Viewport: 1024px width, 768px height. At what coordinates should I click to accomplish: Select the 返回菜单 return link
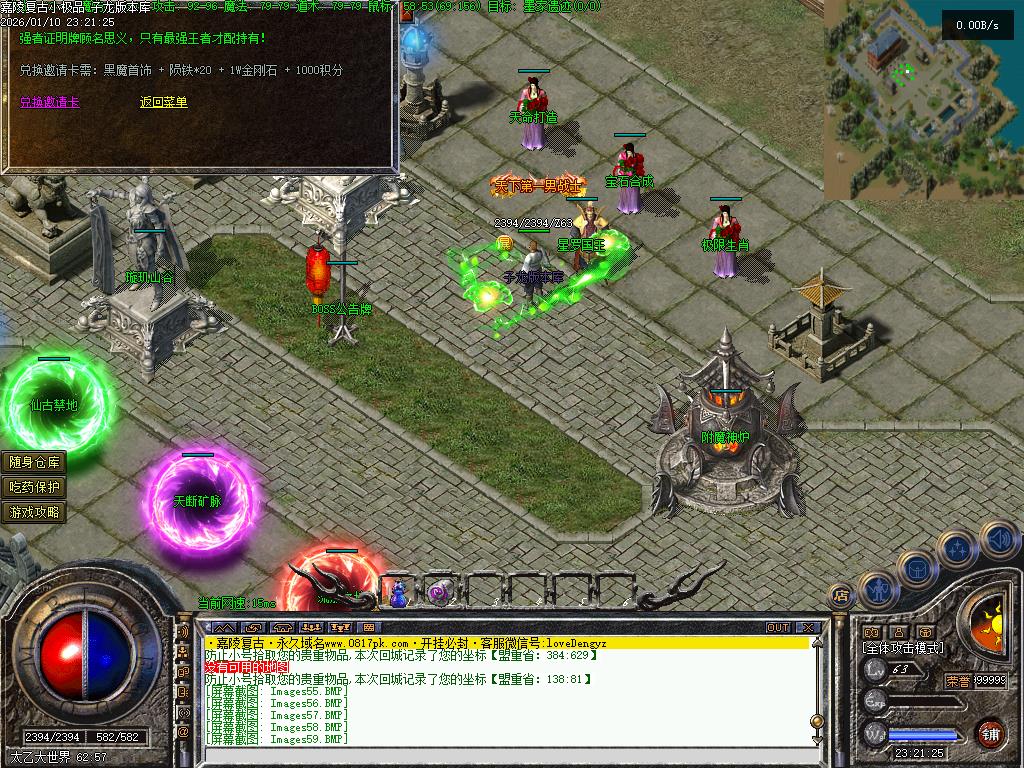(163, 102)
